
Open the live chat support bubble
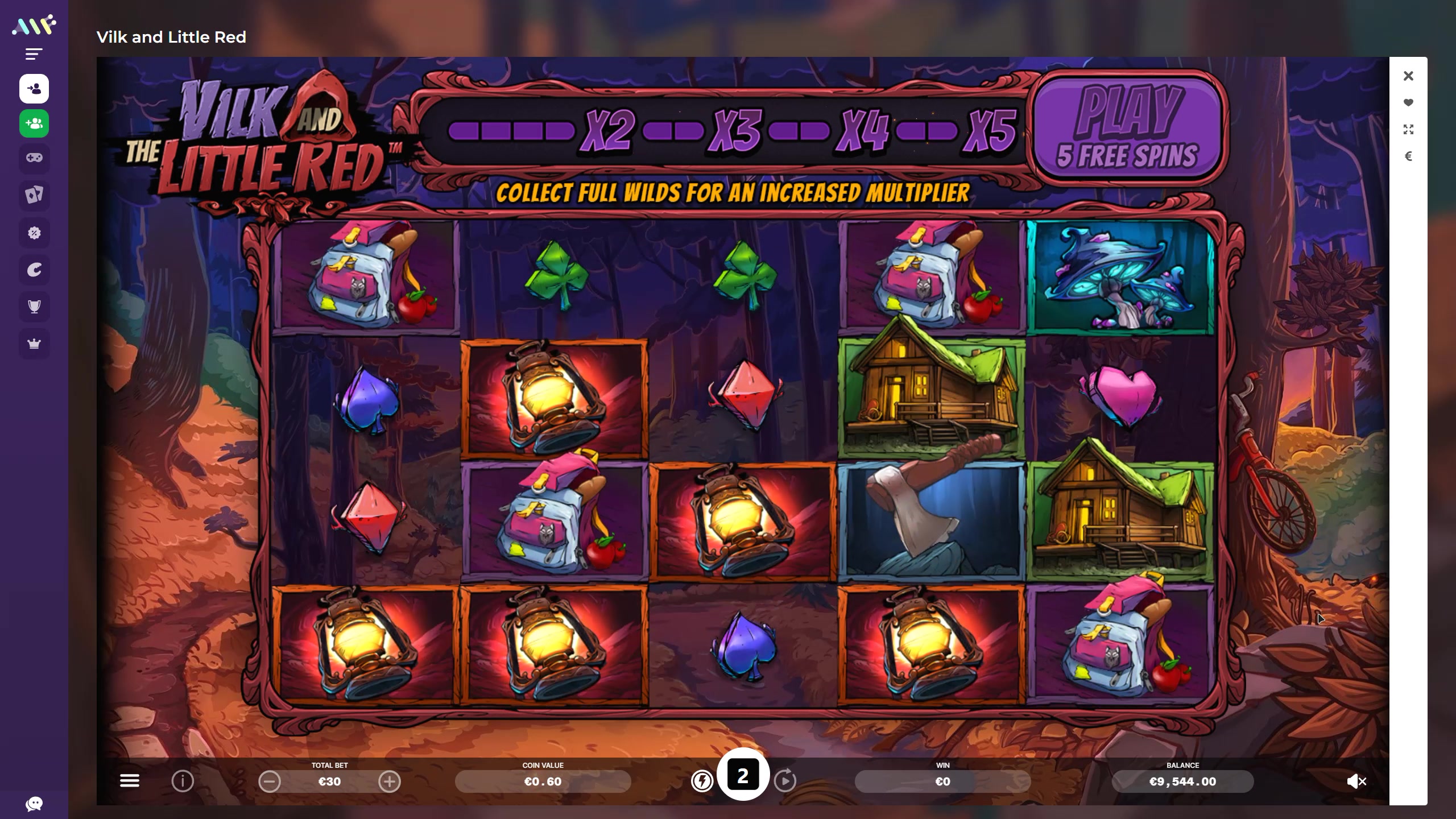pos(34,804)
